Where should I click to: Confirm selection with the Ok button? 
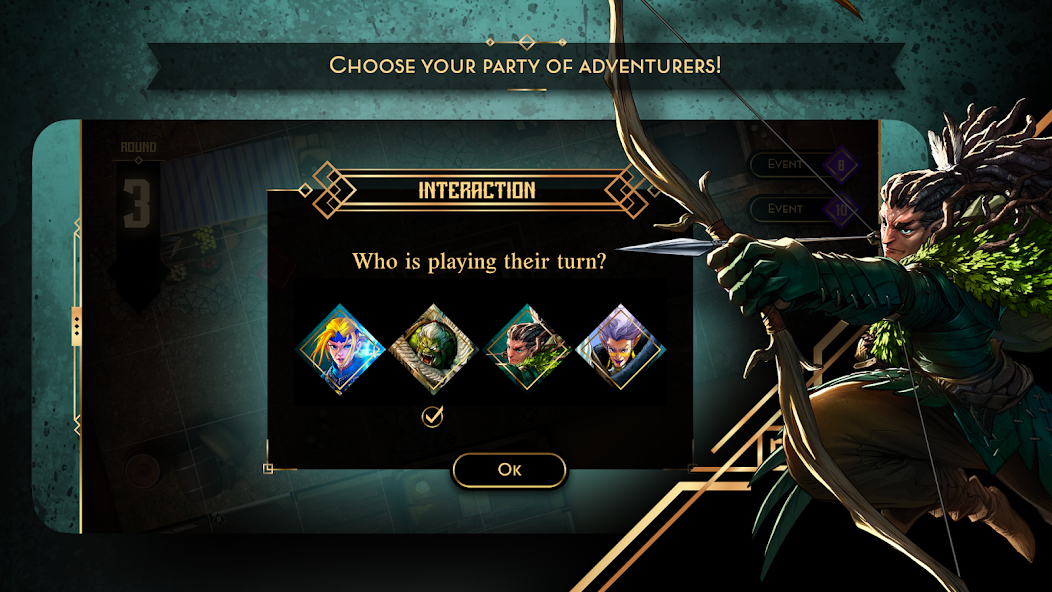point(509,470)
